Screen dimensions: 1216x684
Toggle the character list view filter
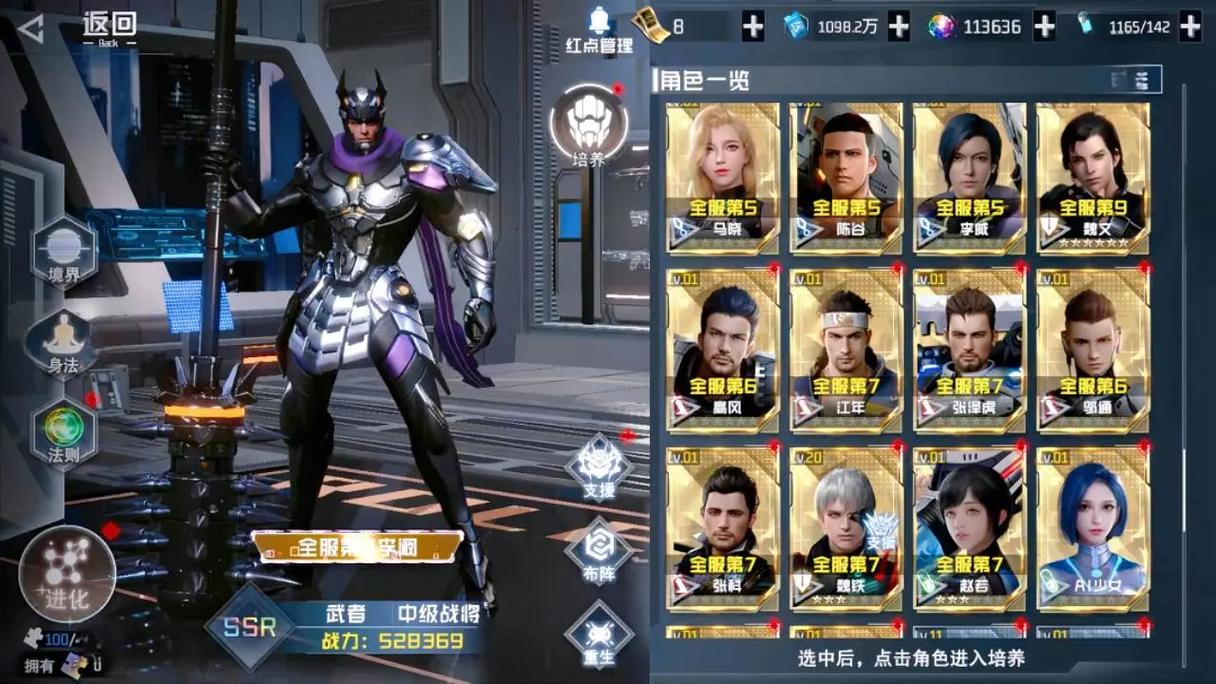1136,79
